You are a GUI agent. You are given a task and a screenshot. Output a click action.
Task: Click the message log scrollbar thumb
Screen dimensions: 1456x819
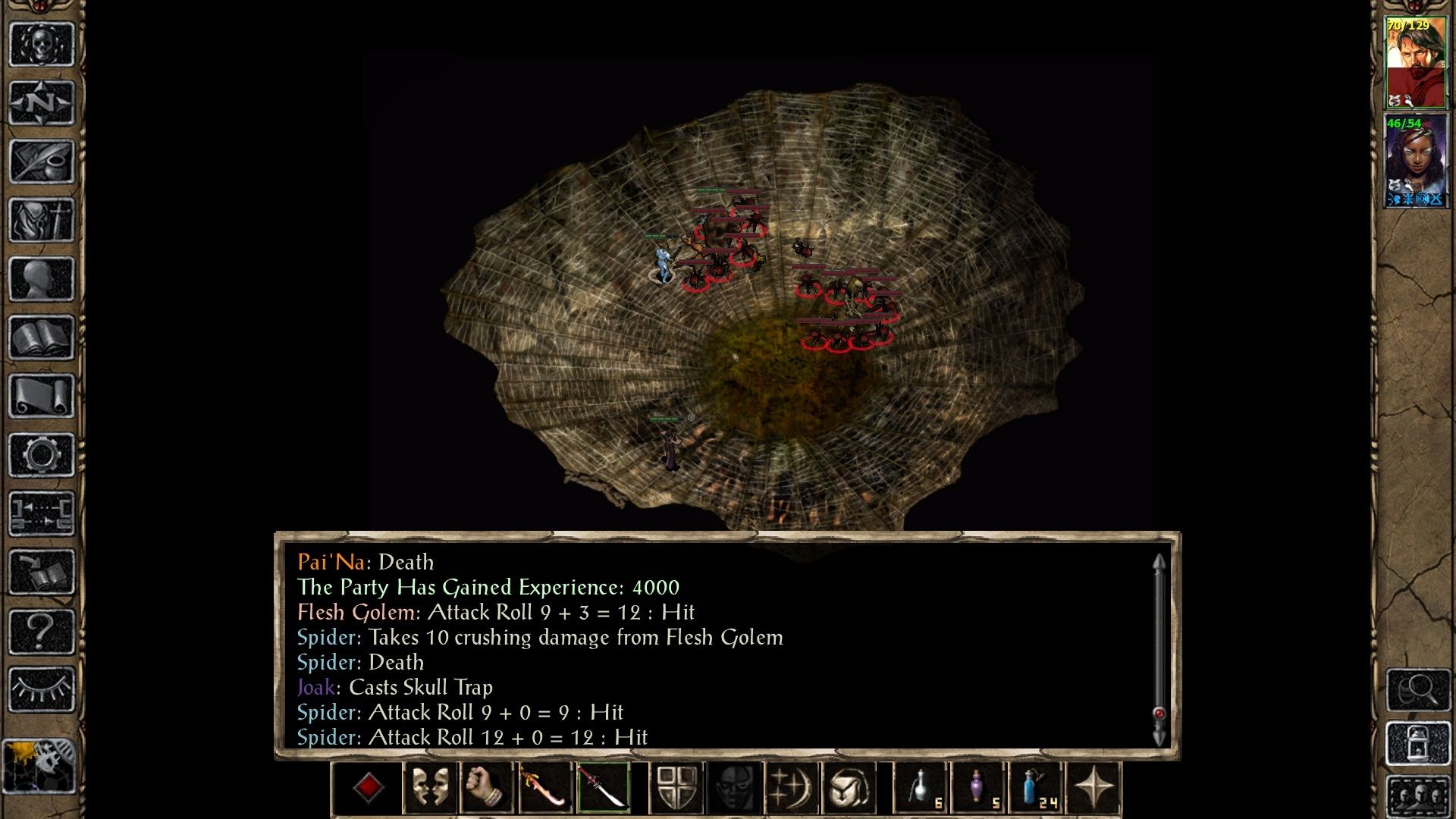click(1158, 713)
